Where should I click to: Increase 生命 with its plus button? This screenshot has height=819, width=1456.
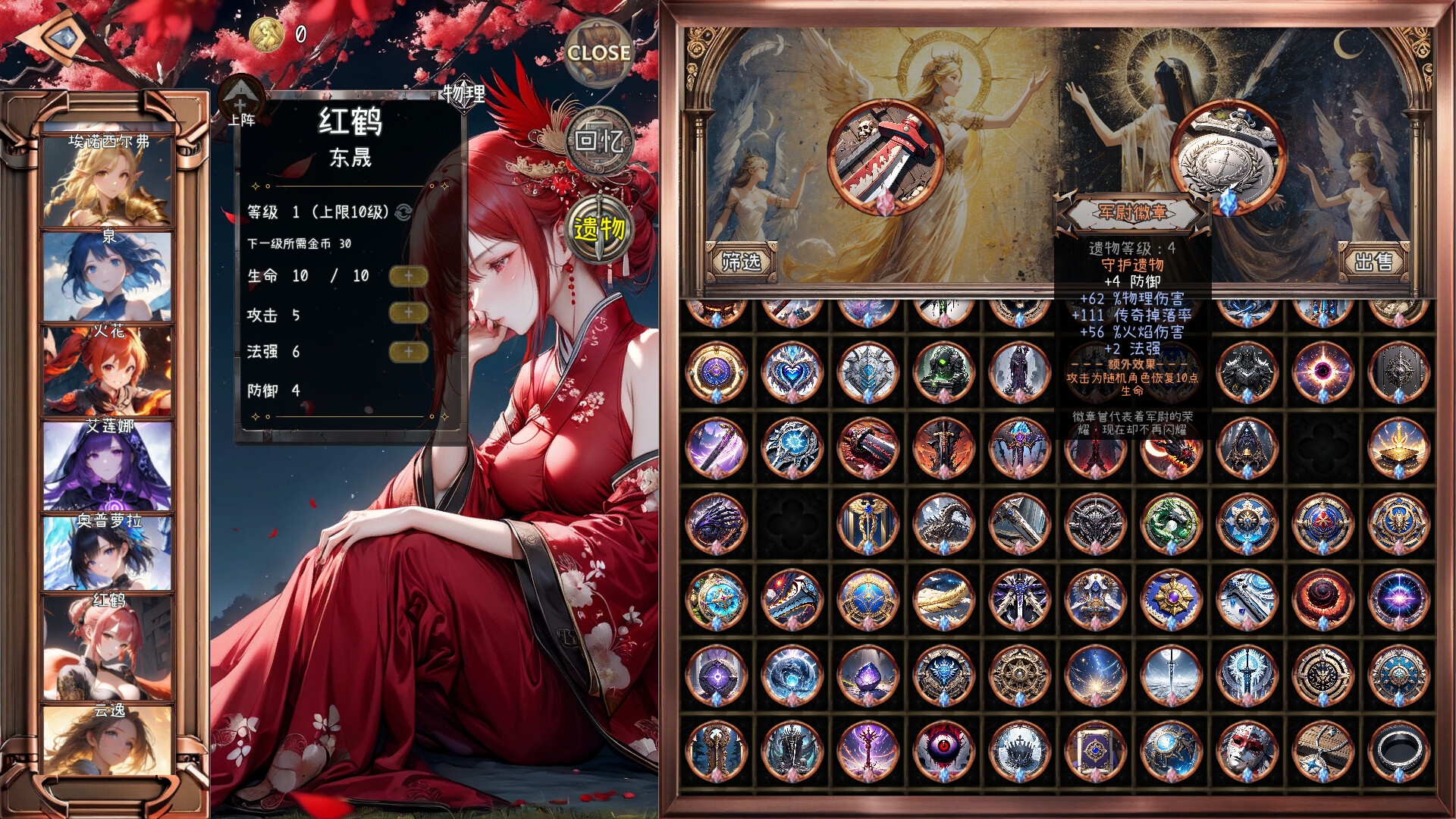point(409,277)
